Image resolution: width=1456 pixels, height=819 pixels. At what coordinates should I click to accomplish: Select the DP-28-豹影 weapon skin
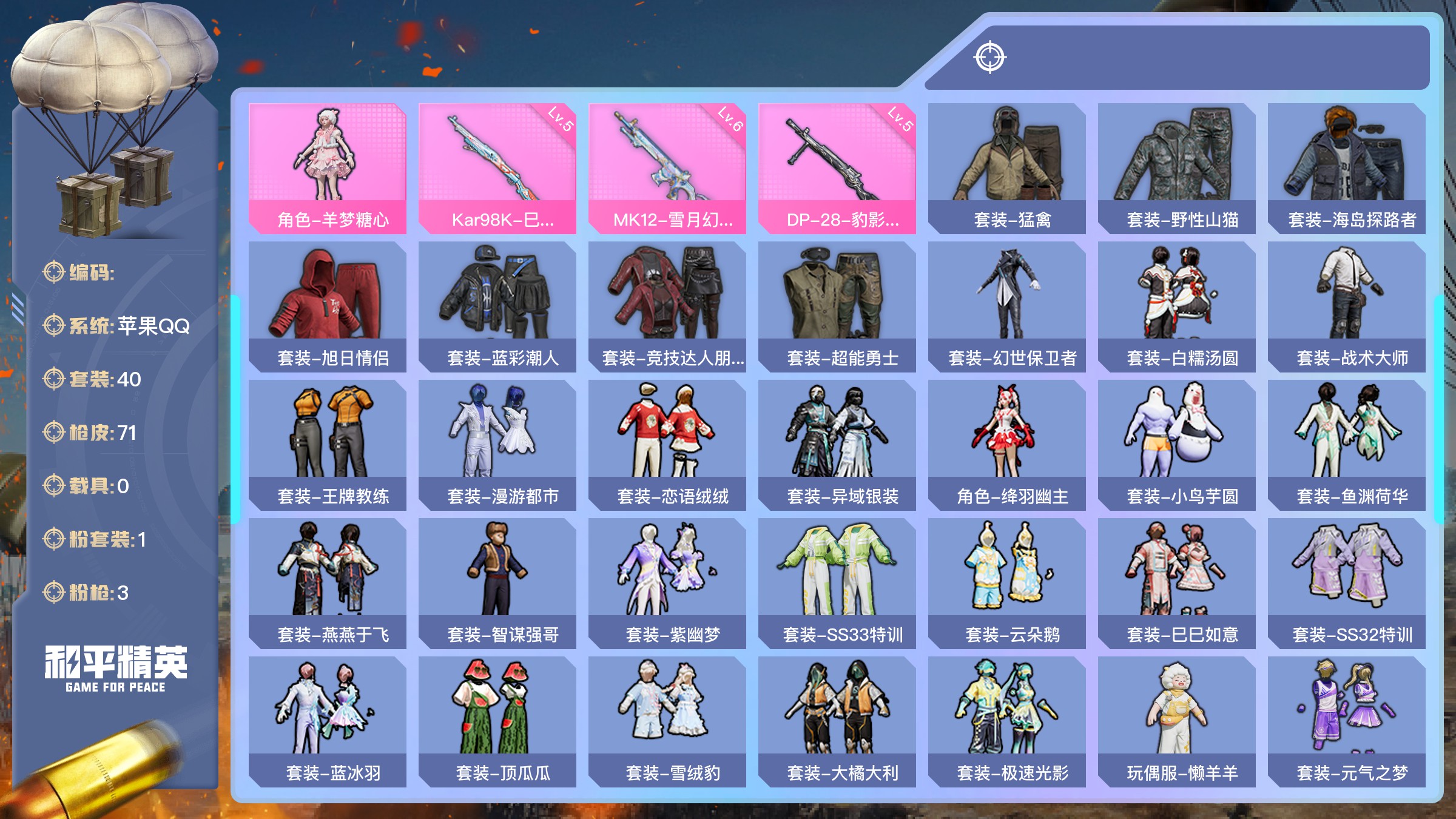tap(837, 168)
